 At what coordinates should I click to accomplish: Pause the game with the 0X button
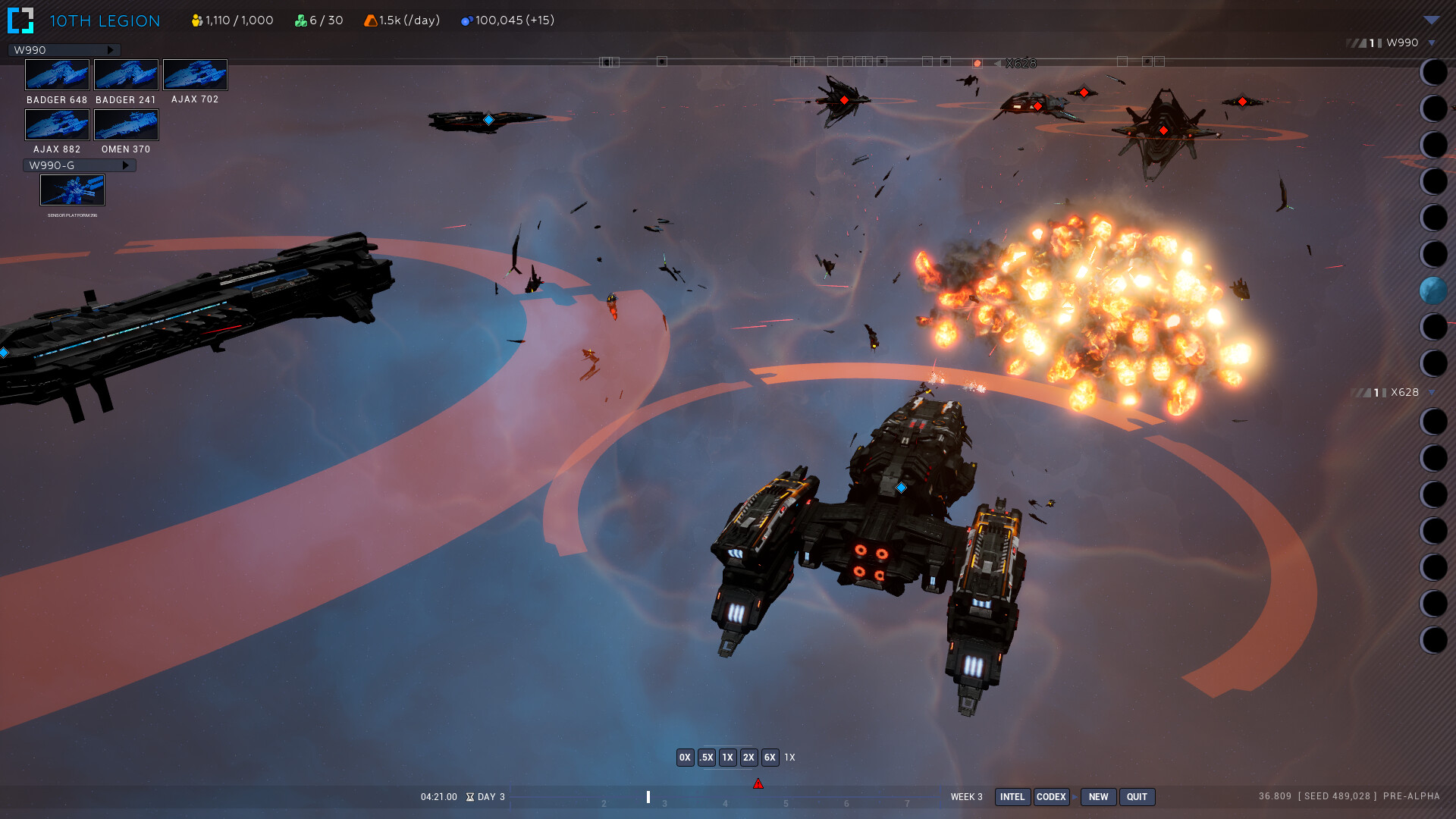click(x=685, y=757)
